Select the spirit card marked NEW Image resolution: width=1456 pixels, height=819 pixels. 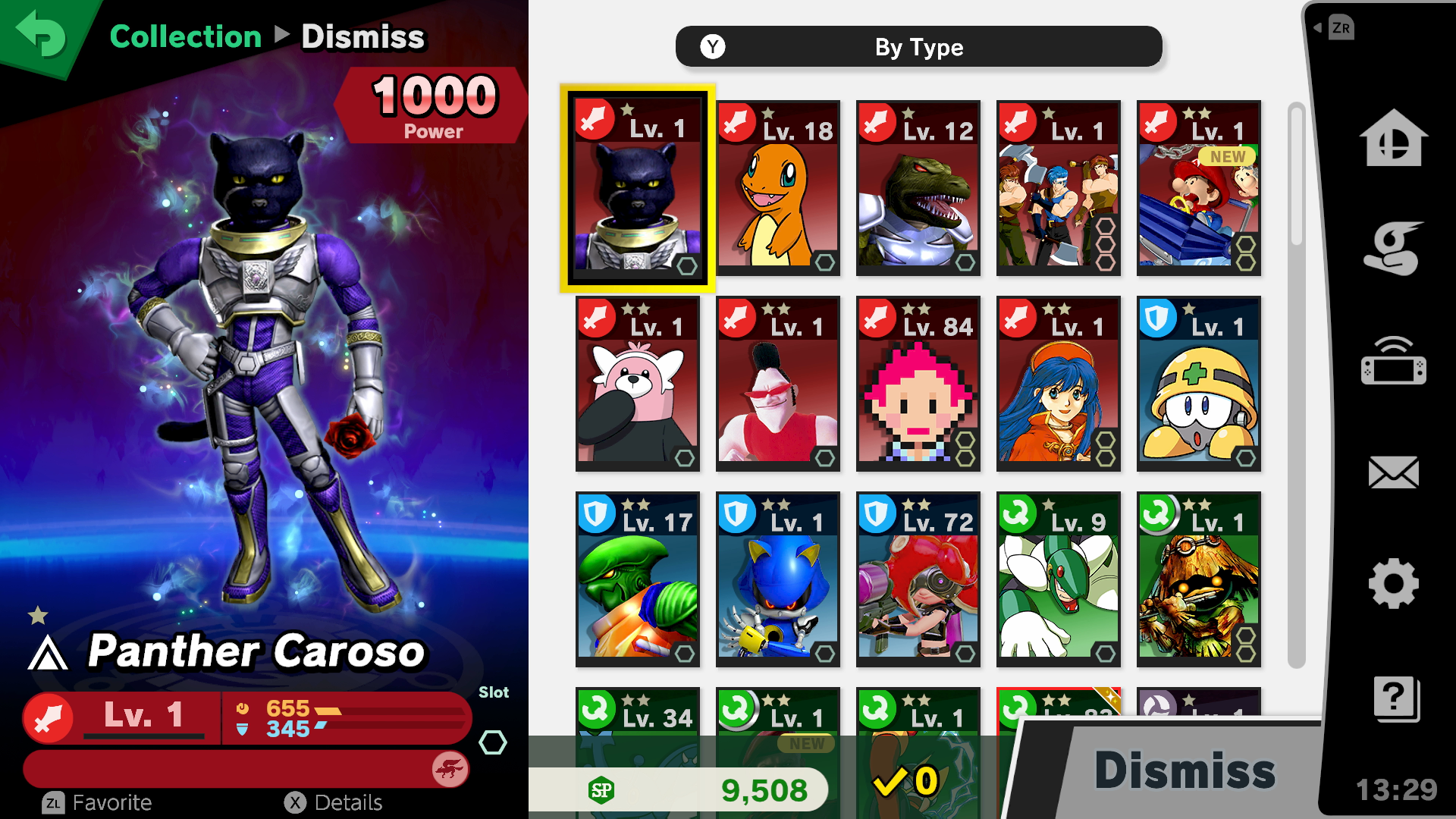click(1198, 188)
